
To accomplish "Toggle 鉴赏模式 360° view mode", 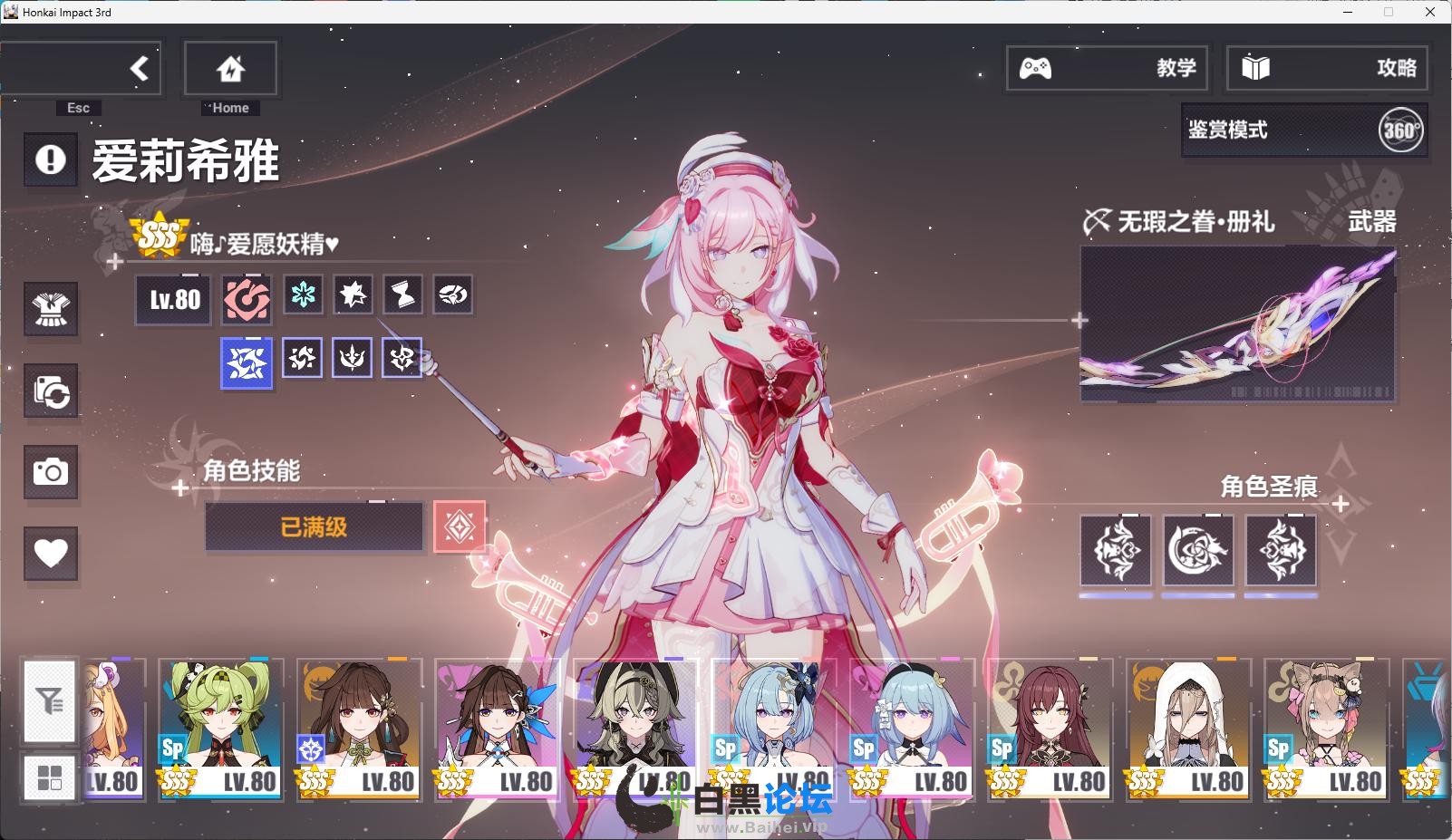I will tap(1304, 130).
